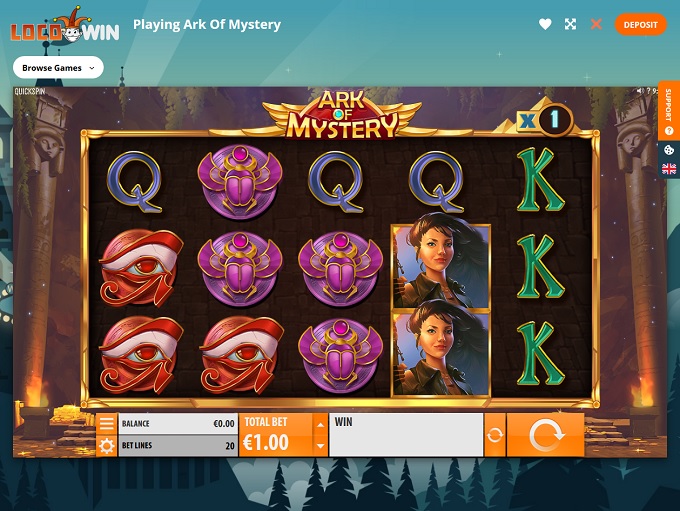
Task: Open the paytable menu icon
Action: [x=106, y=423]
